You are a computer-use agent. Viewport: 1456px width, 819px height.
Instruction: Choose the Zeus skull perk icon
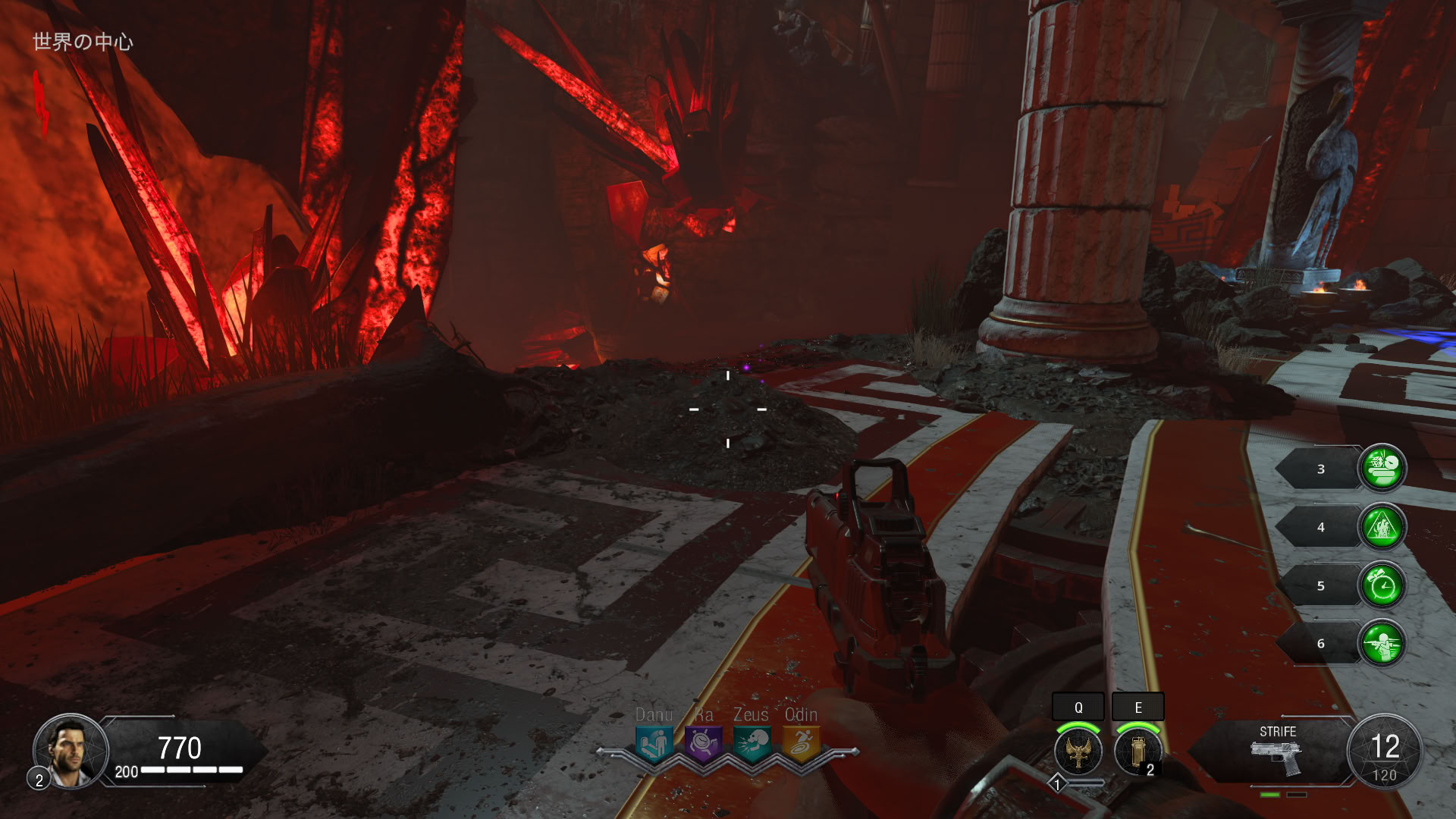point(752,743)
